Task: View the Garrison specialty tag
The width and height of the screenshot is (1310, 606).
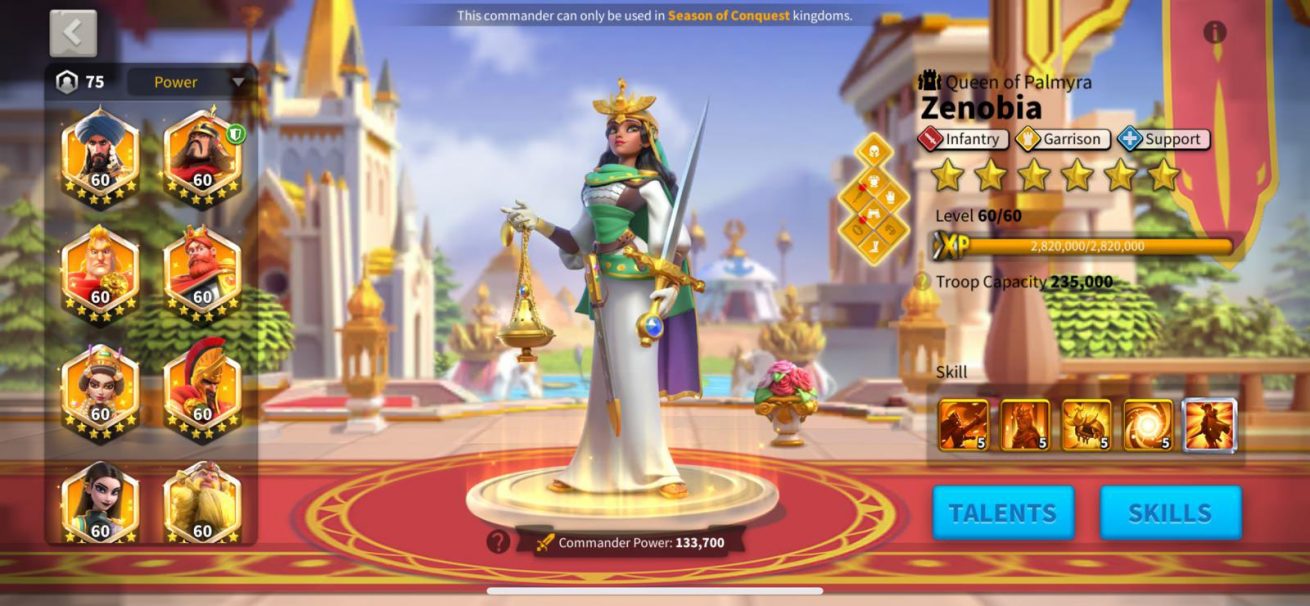Action: (1062, 140)
